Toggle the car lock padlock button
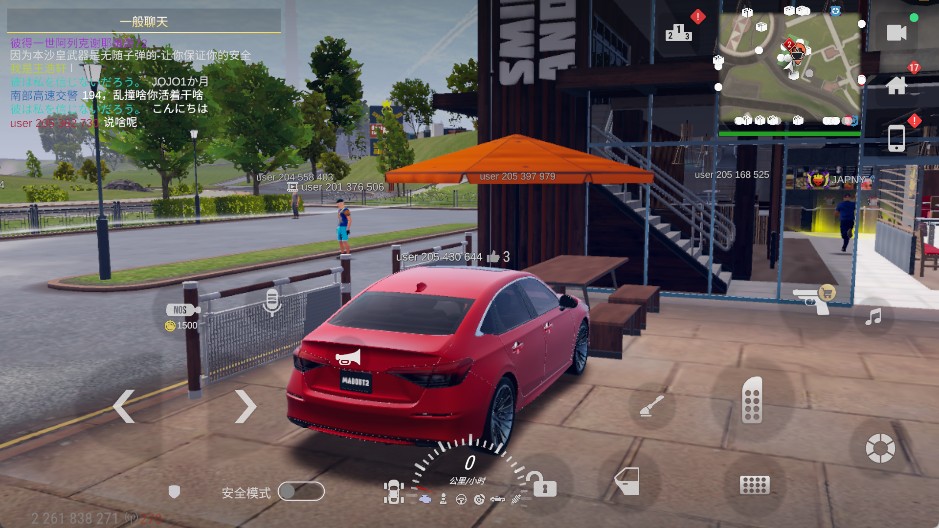This screenshot has width=939, height=528. (541, 484)
